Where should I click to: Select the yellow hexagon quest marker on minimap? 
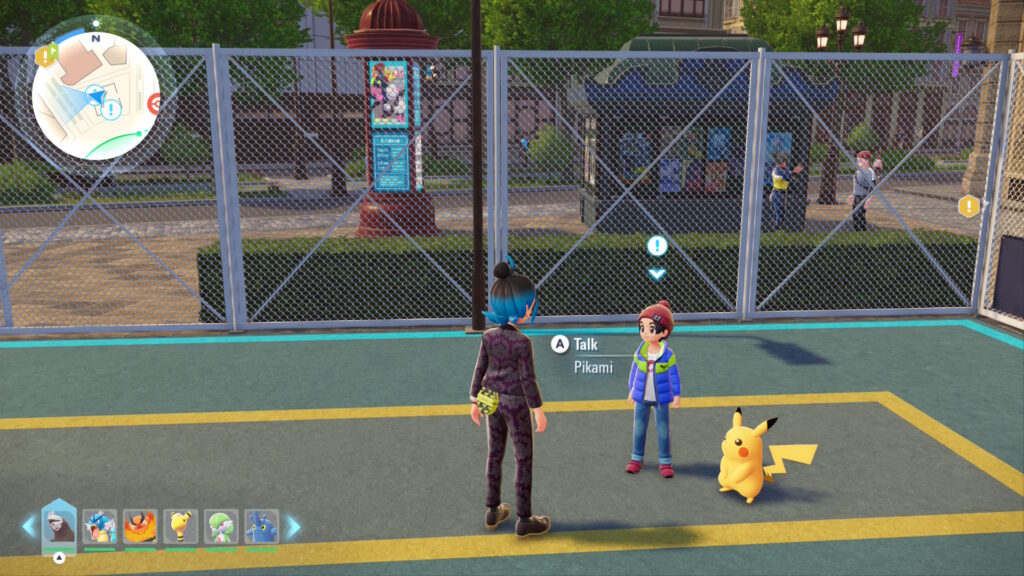click(44, 56)
